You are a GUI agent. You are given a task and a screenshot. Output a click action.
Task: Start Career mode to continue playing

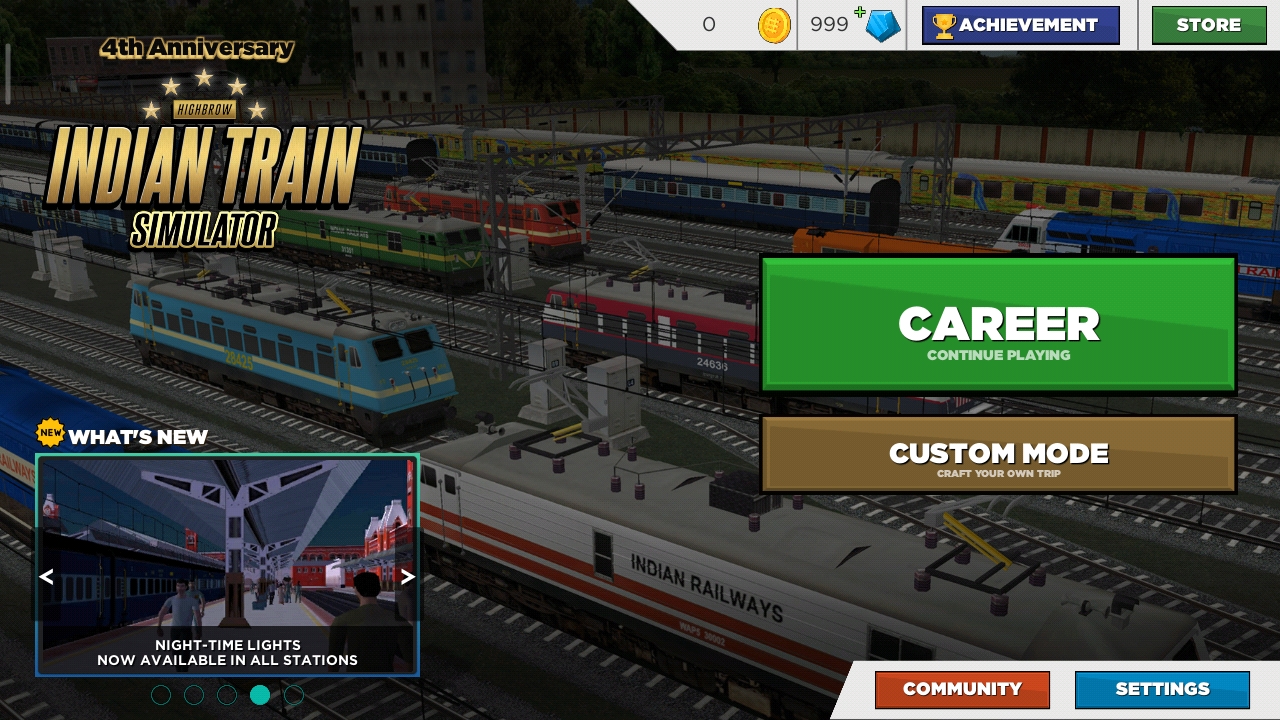coord(999,323)
